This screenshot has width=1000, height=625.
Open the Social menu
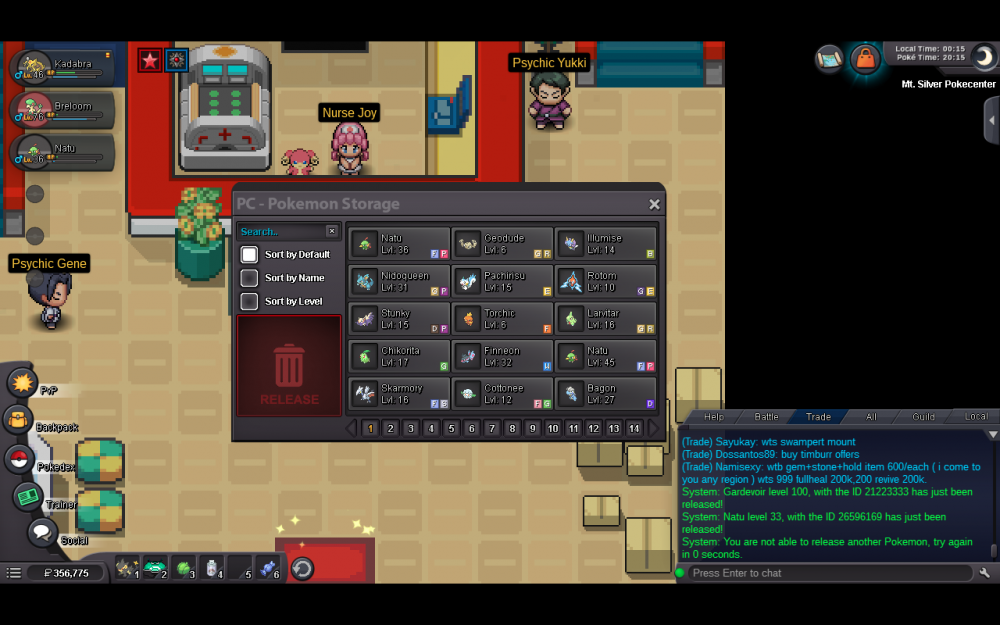click(x=41, y=533)
